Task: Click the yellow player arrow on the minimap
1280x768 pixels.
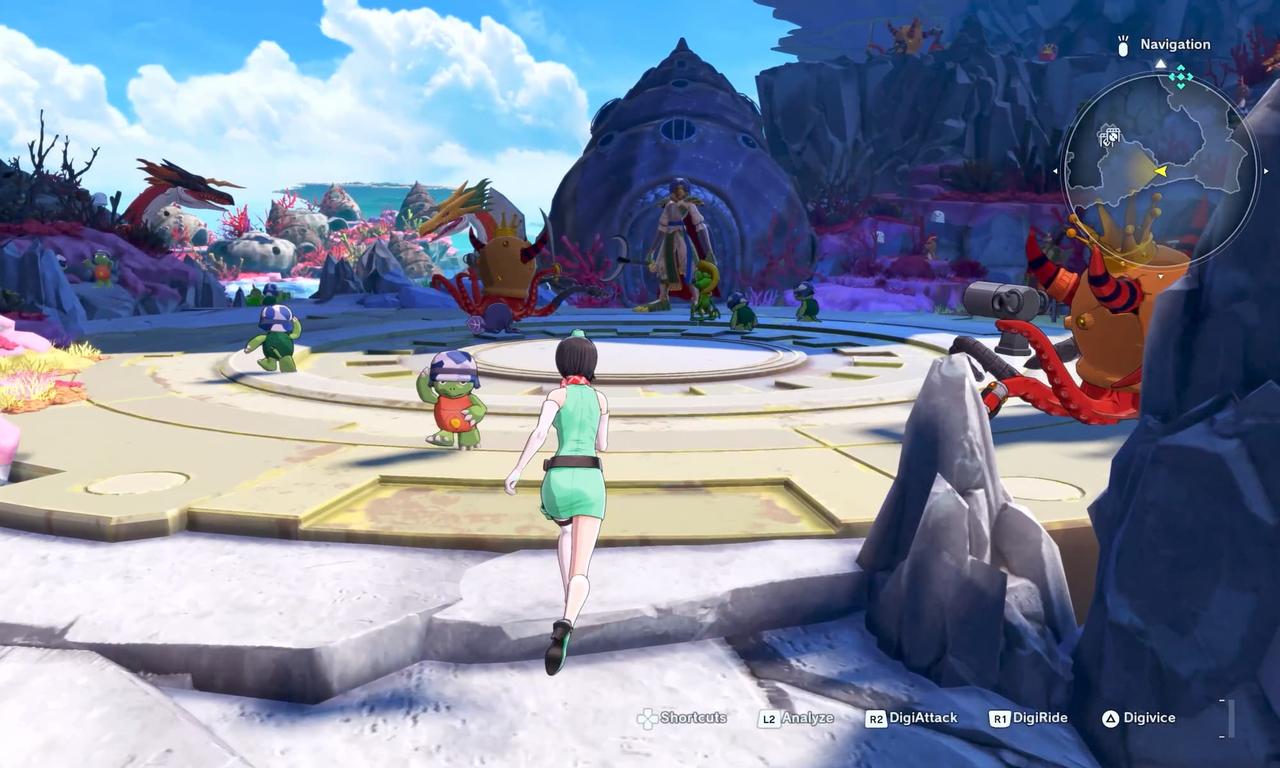Action: [1161, 170]
